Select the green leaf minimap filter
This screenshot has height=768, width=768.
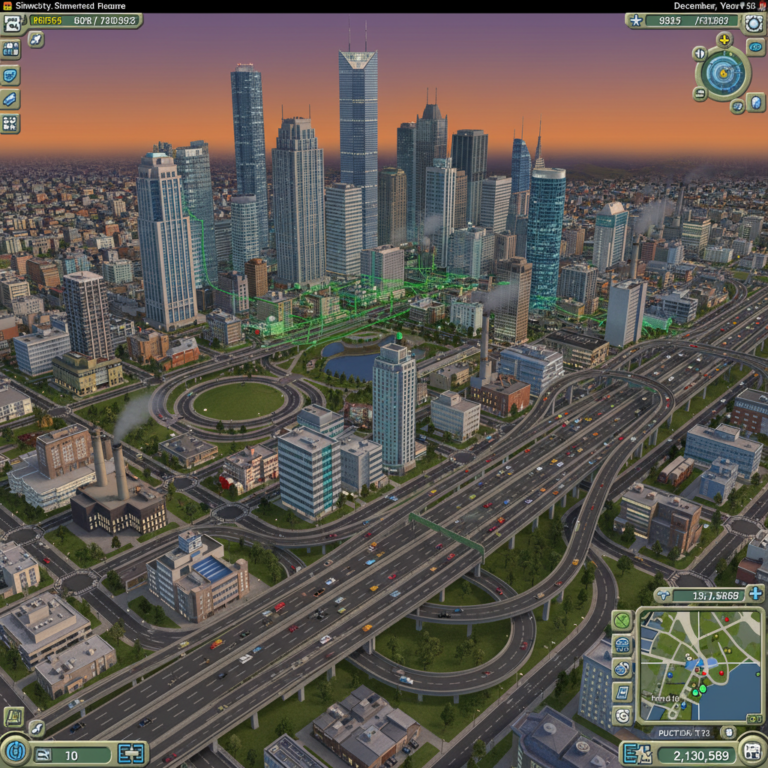622,622
